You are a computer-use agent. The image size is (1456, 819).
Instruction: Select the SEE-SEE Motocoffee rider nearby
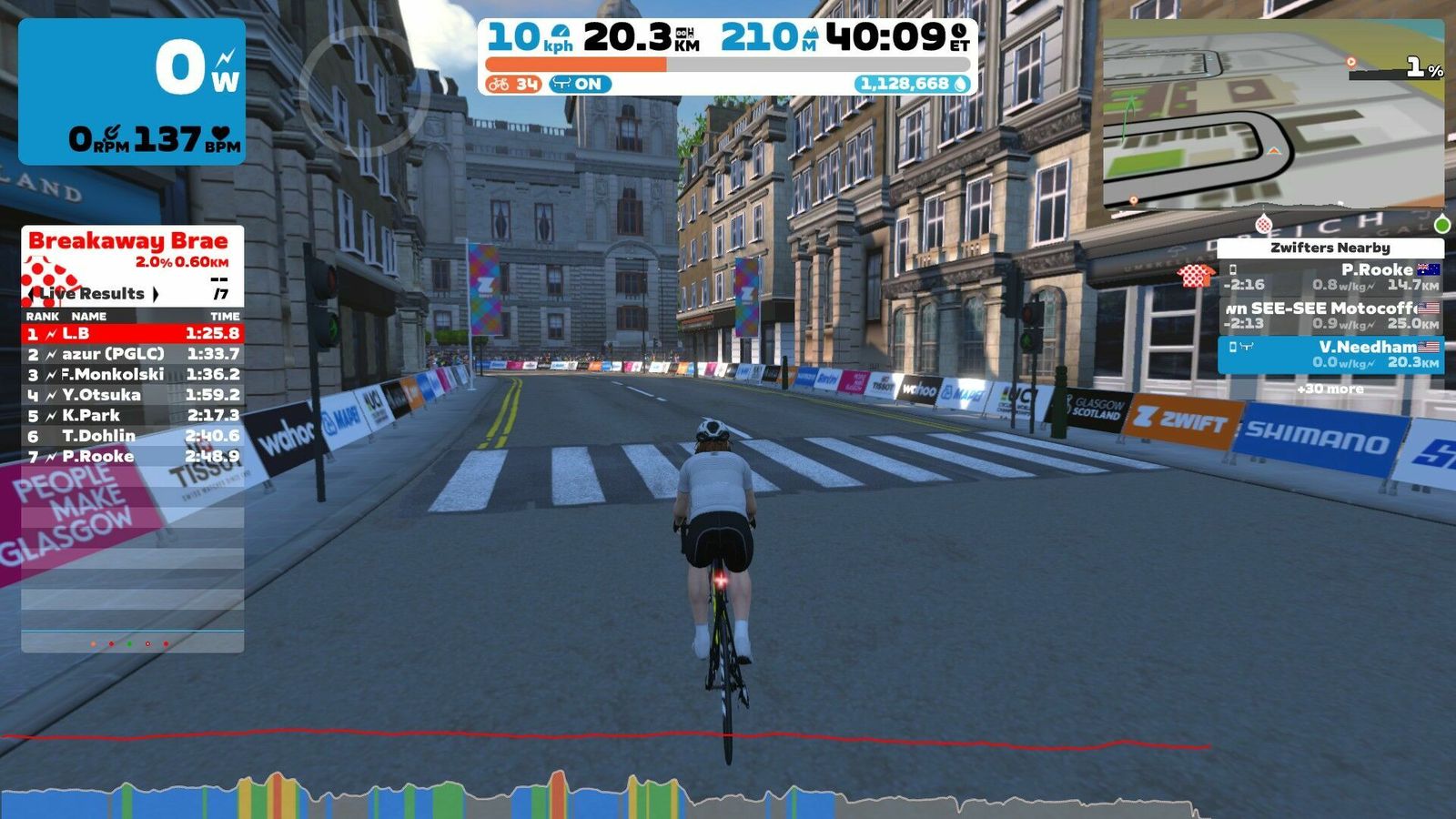click(1330, 316)
